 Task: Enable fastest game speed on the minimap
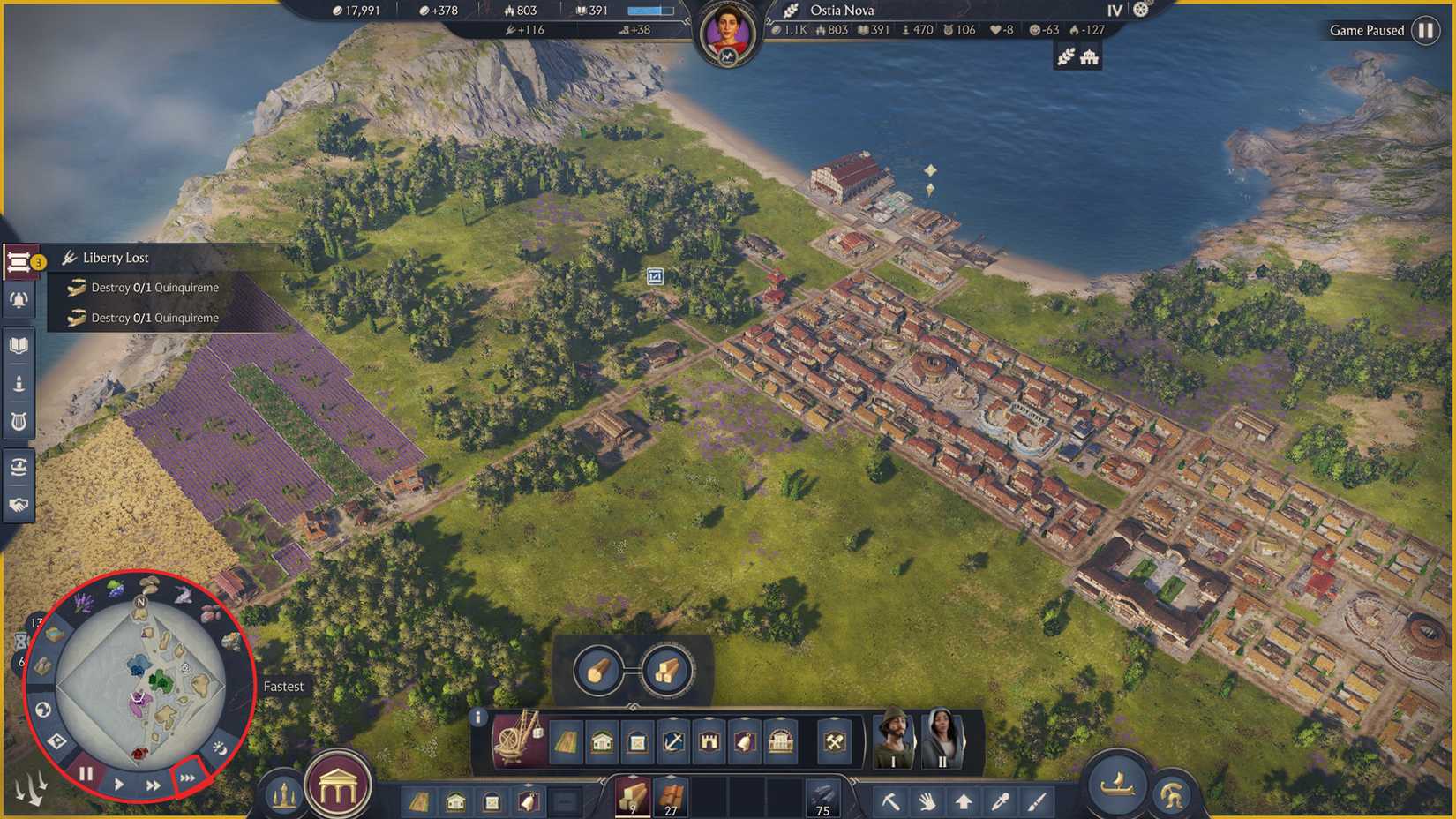point(186,778)
